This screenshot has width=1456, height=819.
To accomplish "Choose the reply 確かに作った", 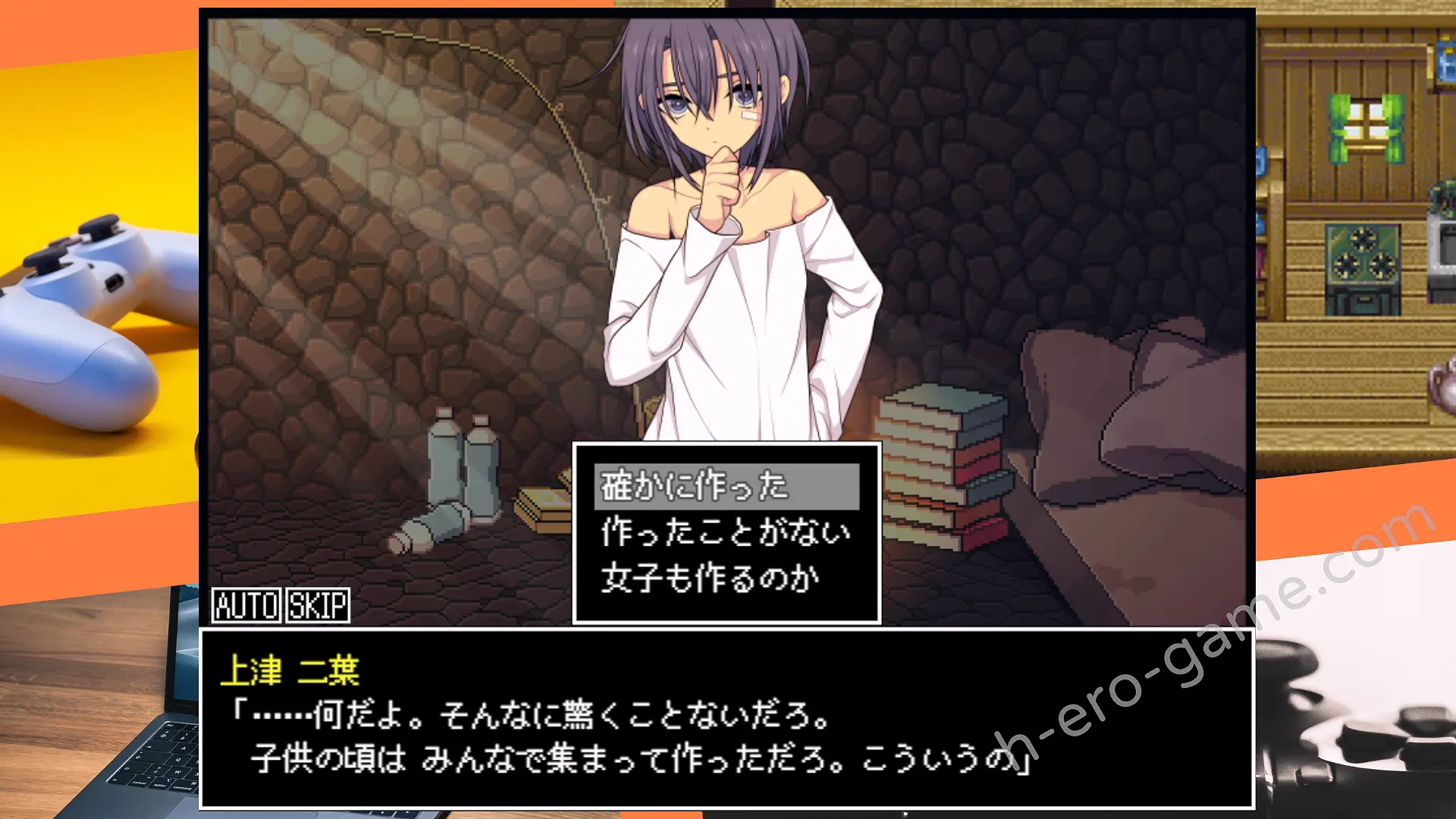I will point(726,486).
